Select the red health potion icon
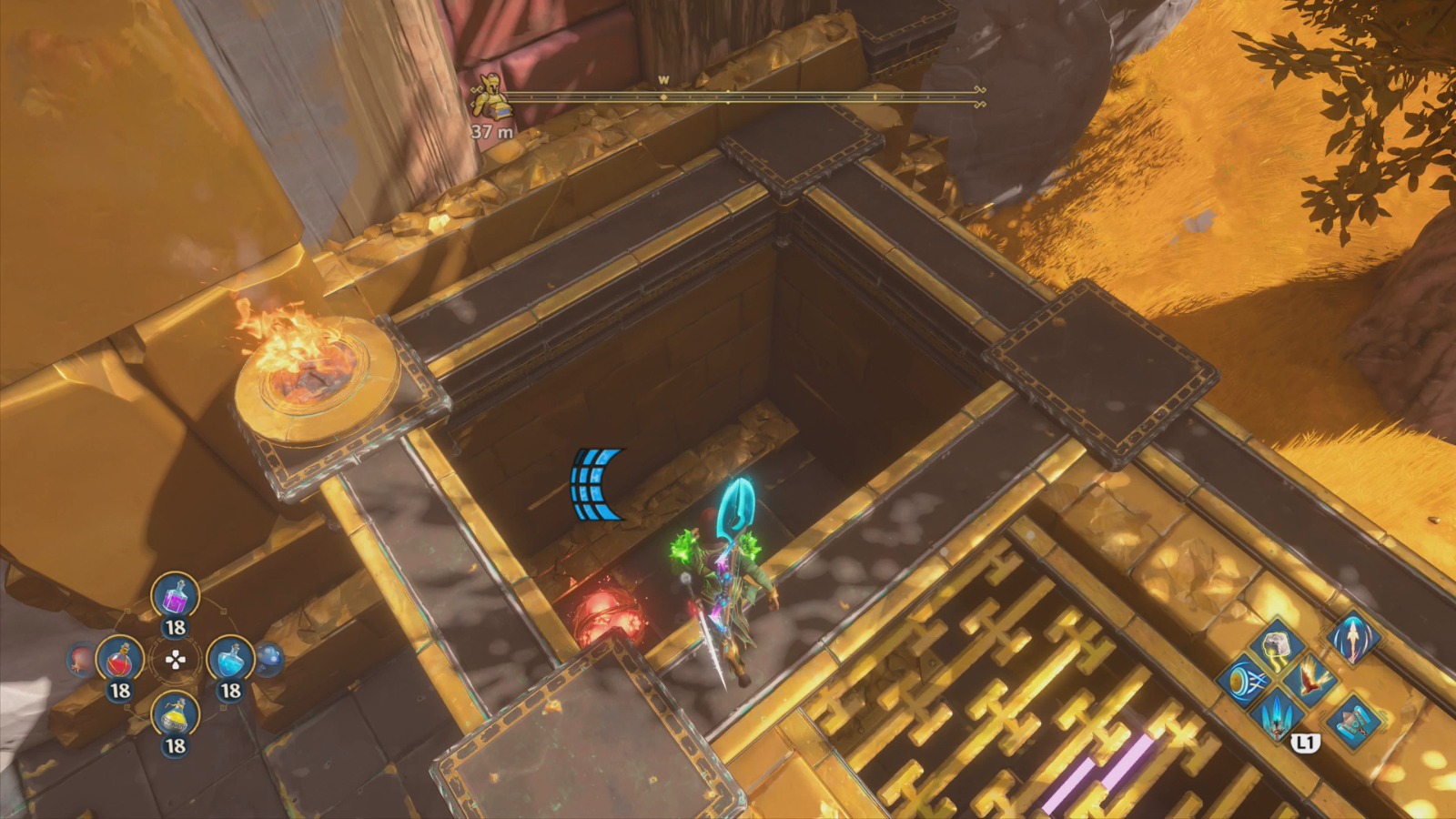 click(x=120, y=660)
